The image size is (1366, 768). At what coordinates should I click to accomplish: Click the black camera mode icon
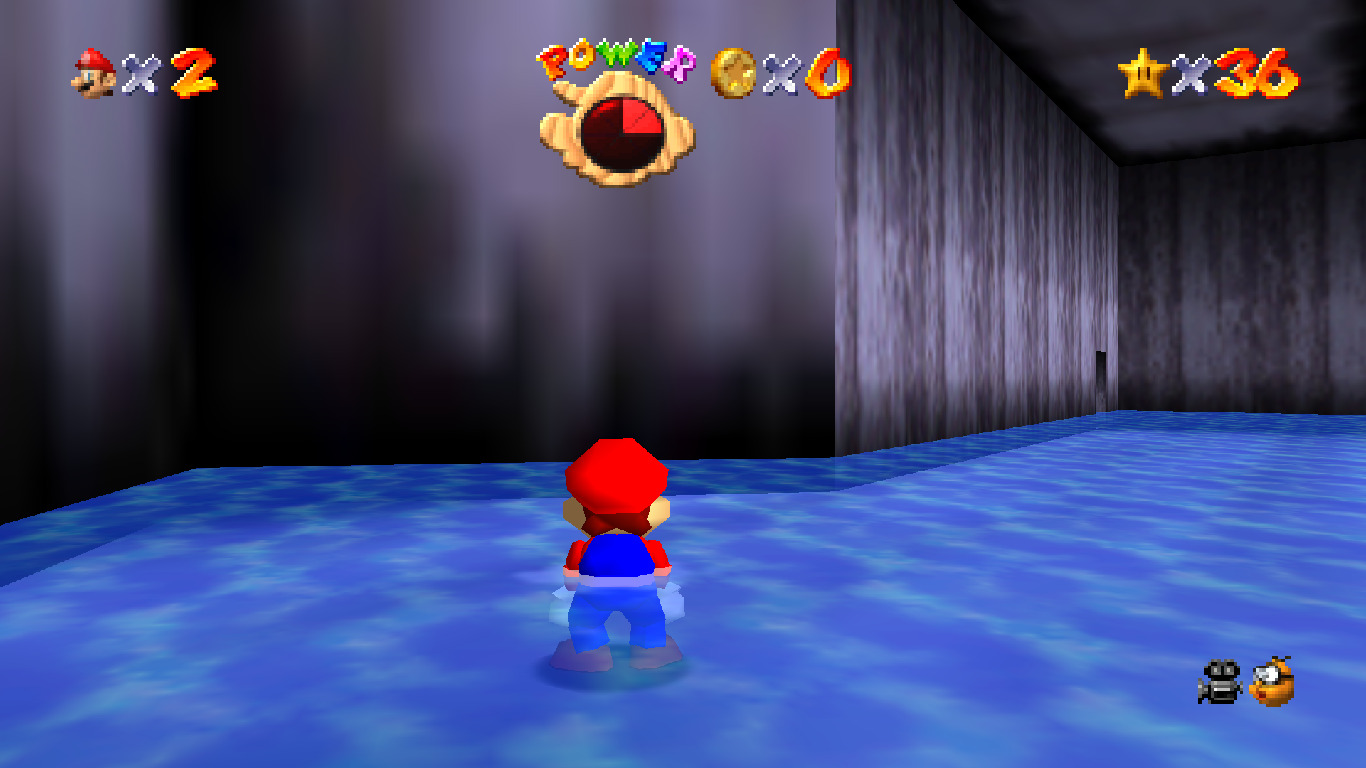click(1219, 682)
